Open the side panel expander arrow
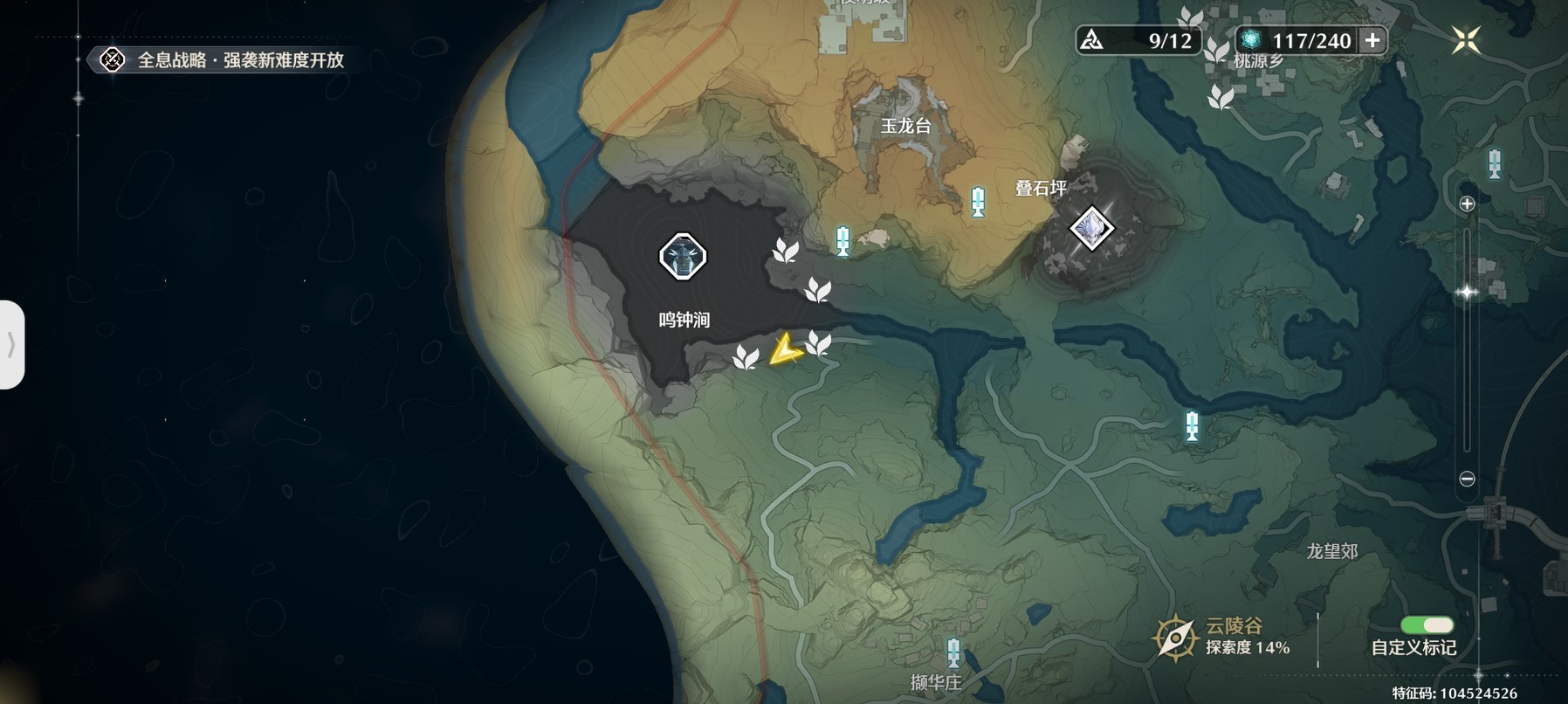Image resolution: width=1568 pixels, height=704 pixels. pyautogui.click(x=11, y=344)
